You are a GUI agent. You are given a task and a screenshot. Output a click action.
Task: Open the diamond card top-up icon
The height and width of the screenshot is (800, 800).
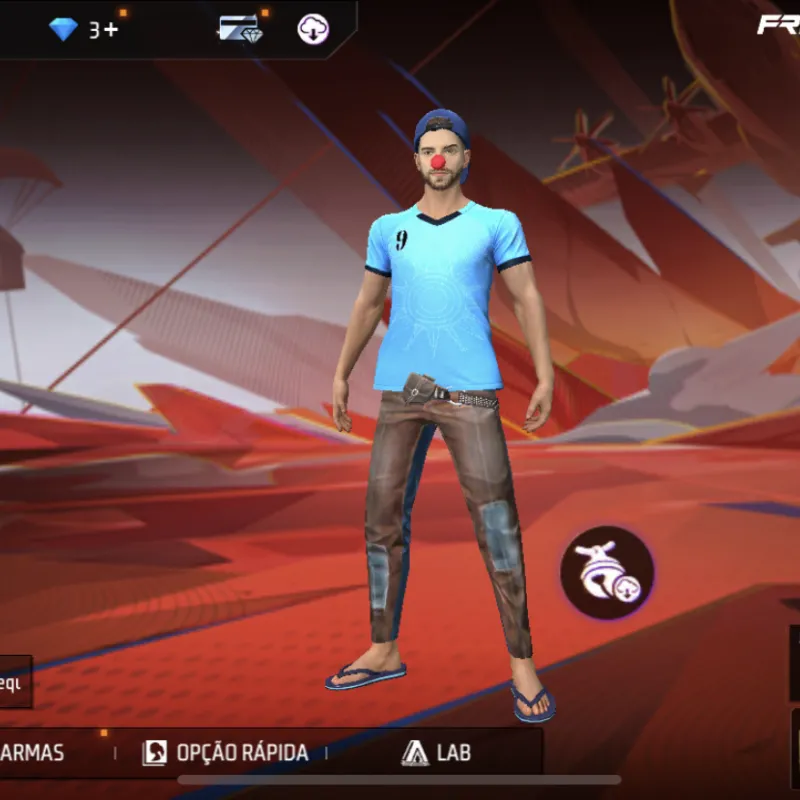click(x=239, y=29)
